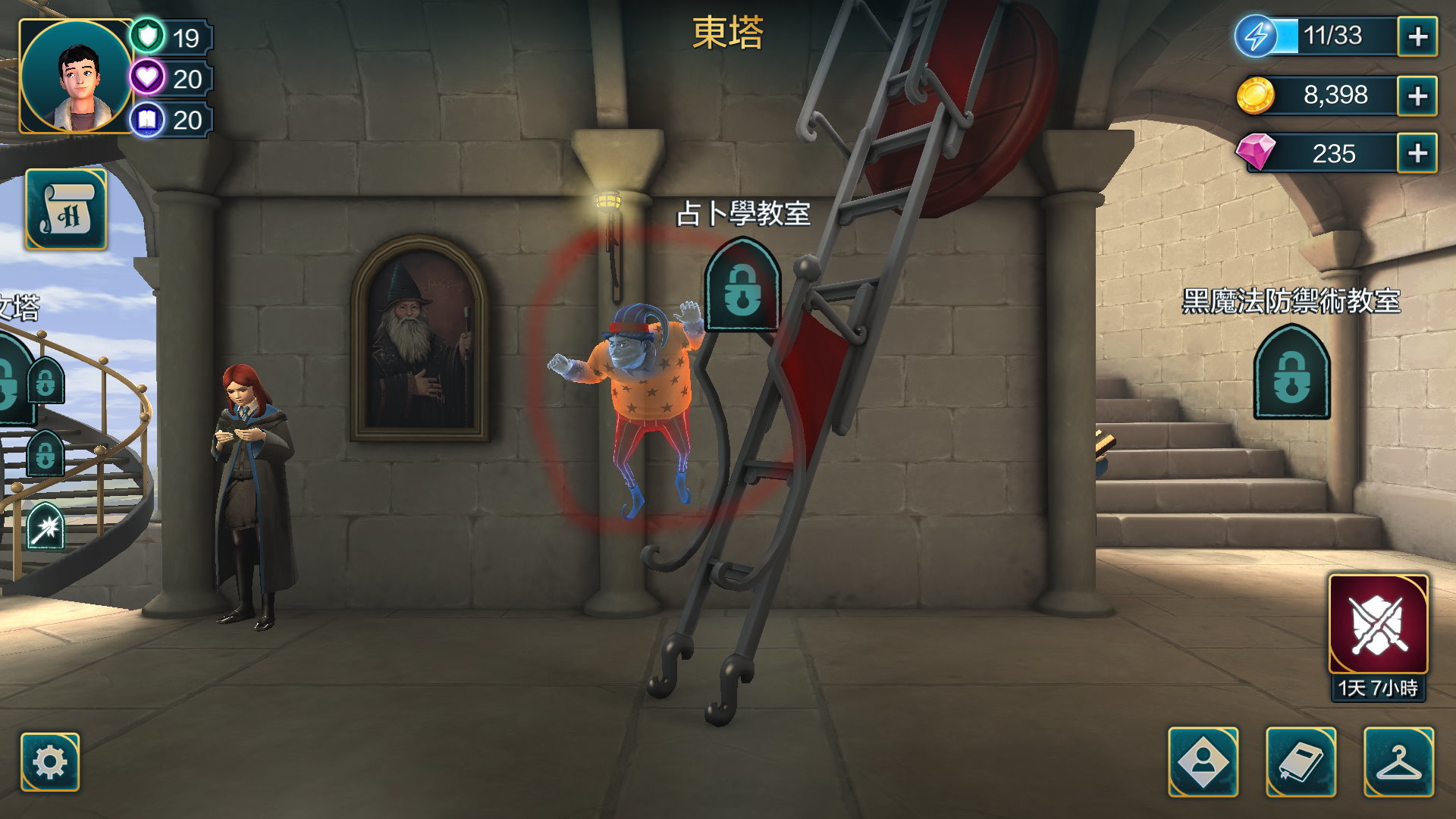Add energy with the plus button
Screen dimensions: 1456x819
click(1417, 36)
